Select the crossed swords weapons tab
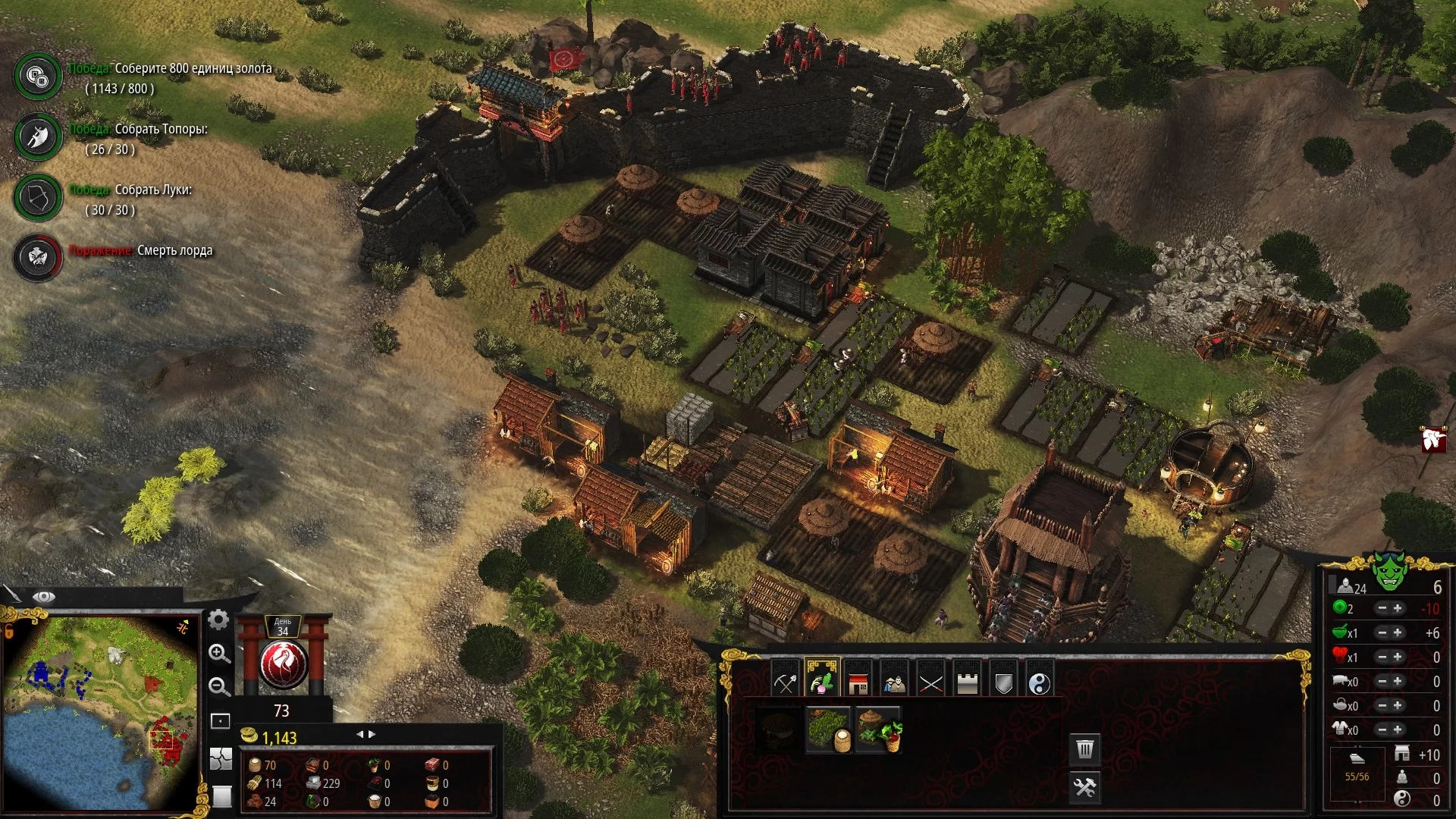The height and width of the screenshot is (819, 1456). click(930, 682)
